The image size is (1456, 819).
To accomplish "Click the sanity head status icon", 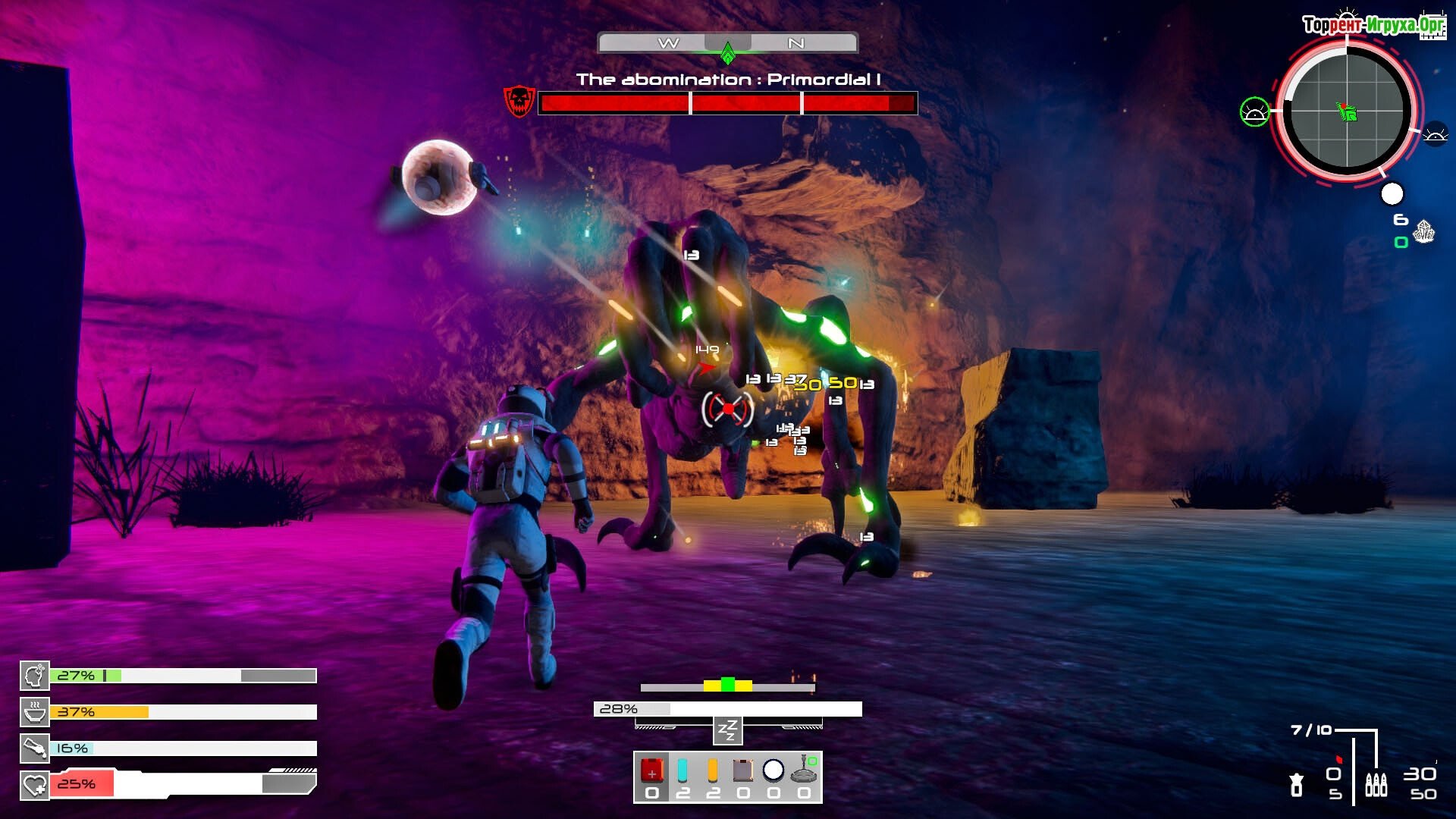I will pos(35,676).
